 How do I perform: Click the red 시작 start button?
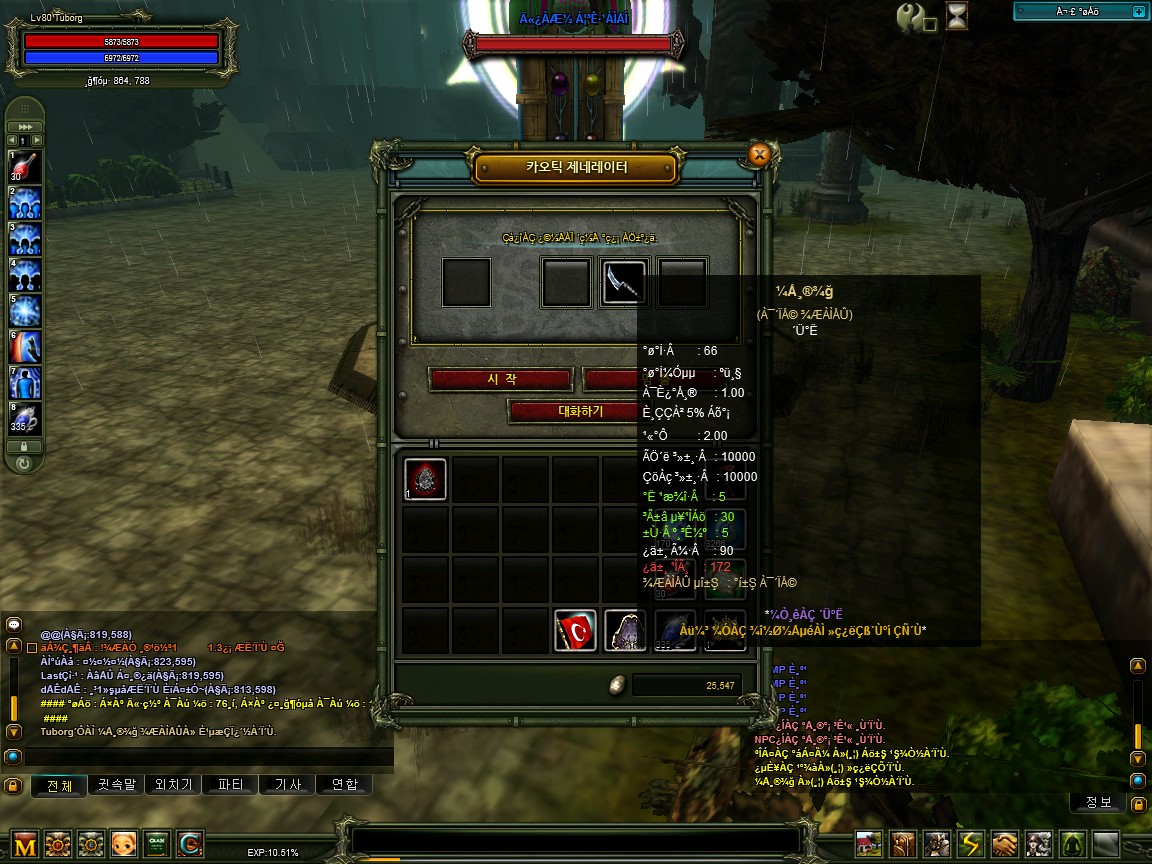[500, 379]
